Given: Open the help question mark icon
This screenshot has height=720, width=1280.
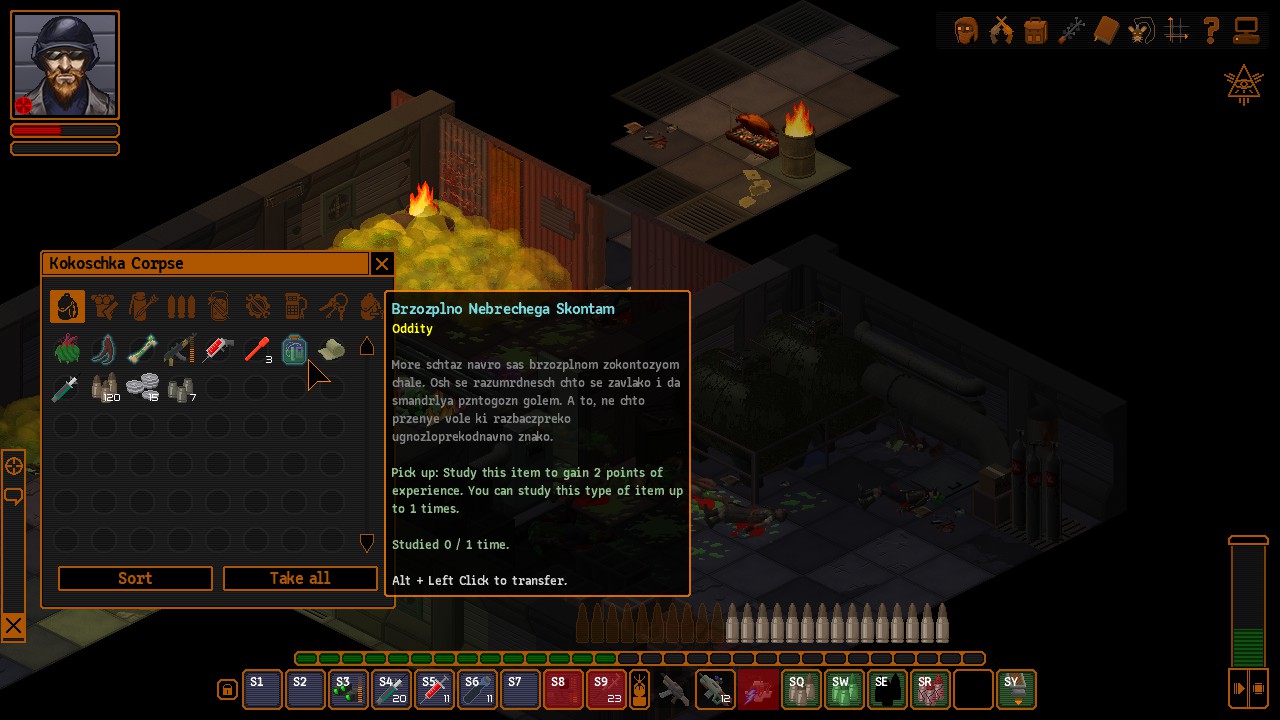Looking at the screenshot, I should 1211,31.
